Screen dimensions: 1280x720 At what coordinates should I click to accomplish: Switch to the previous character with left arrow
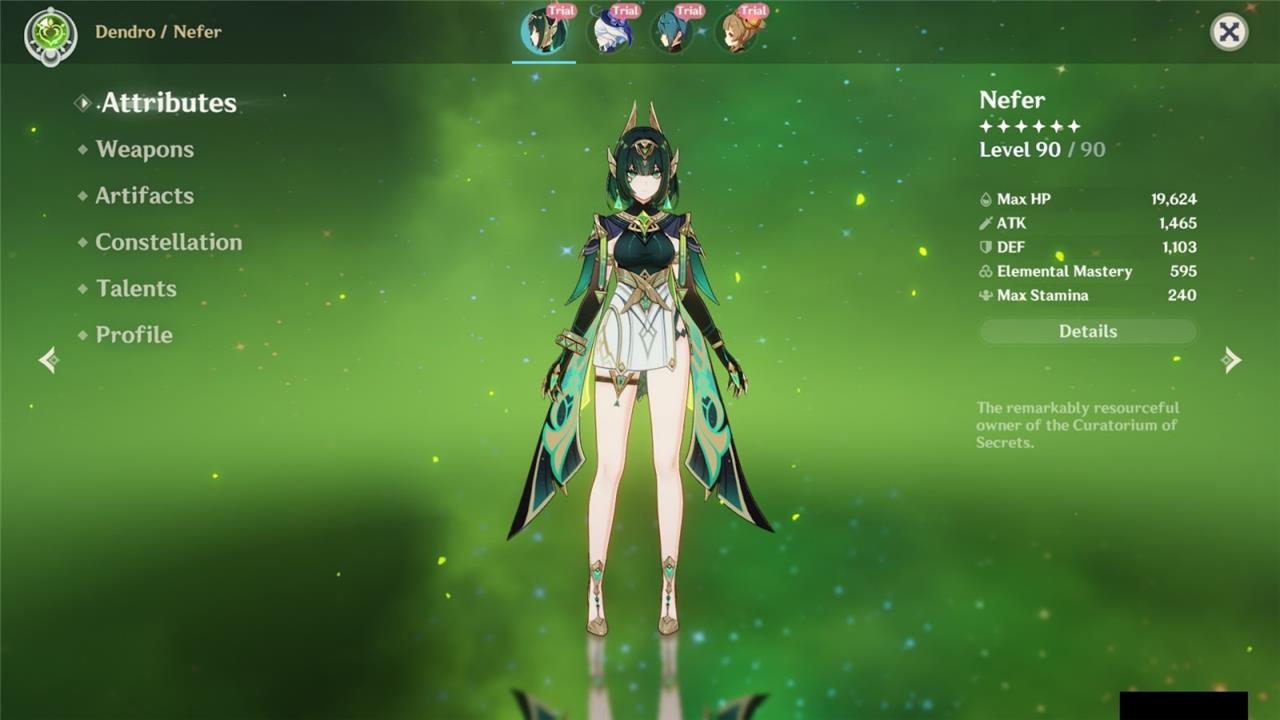coord(48,360)
